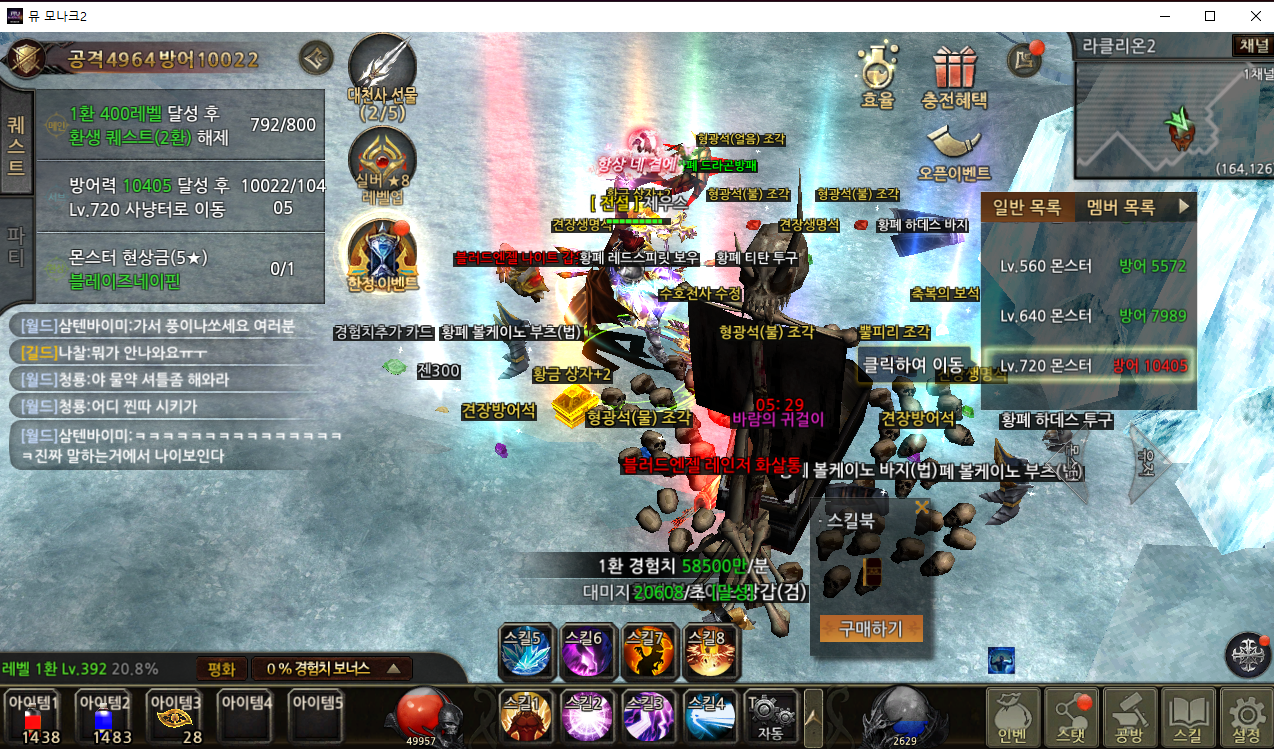Switch to the 멤버 목록 tab

(x=1120, y=207)
